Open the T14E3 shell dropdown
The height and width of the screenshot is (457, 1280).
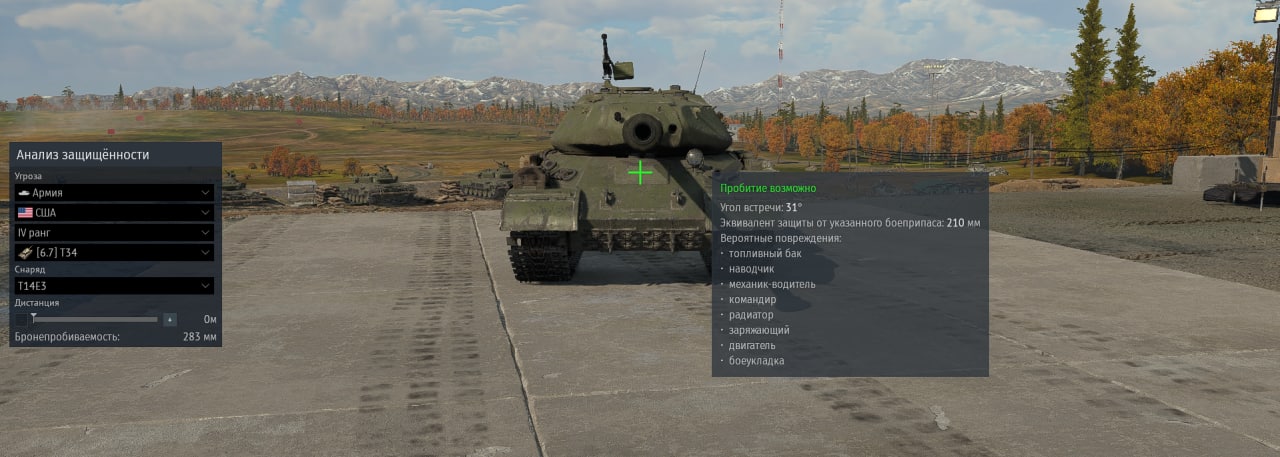[x=114, y=285]
